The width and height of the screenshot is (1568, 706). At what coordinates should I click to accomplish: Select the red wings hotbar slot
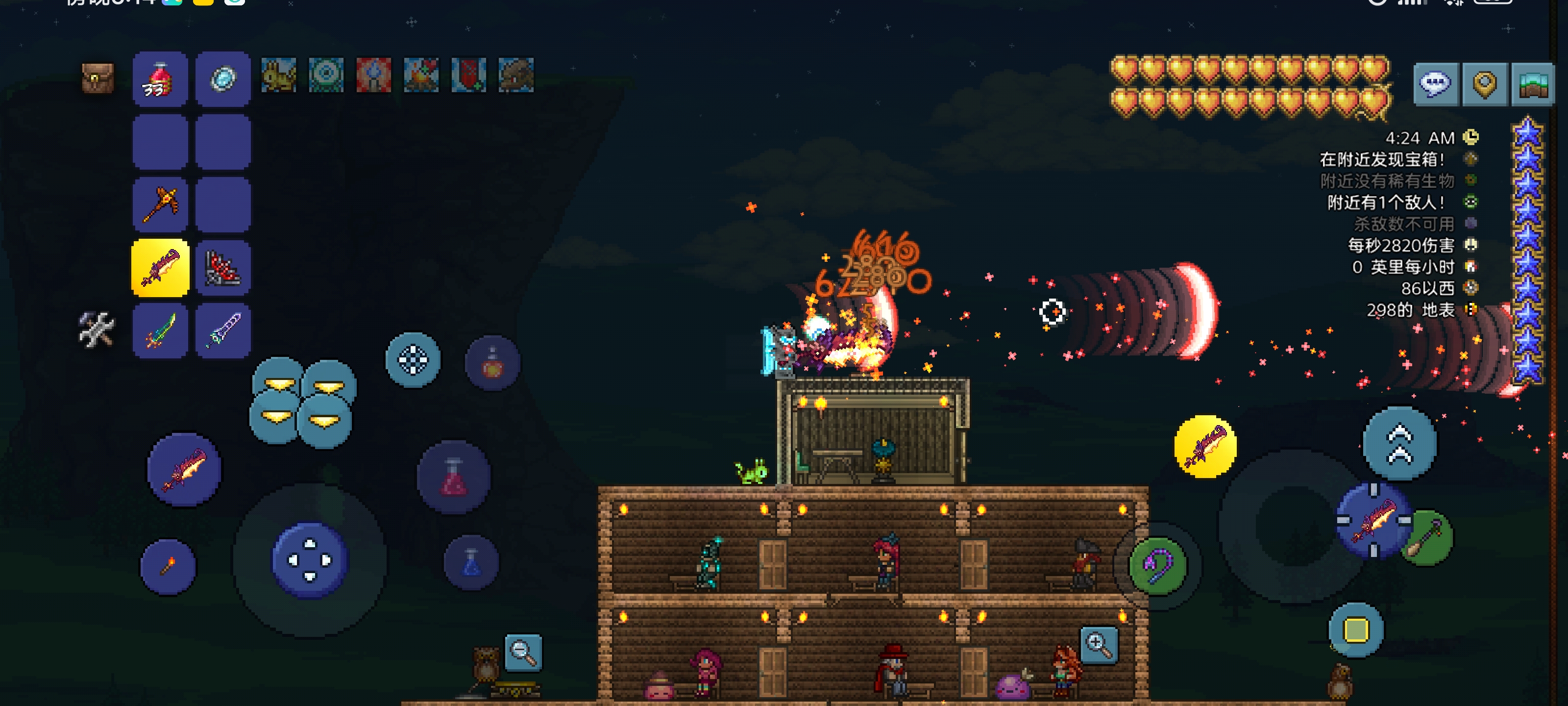(223, 268)
